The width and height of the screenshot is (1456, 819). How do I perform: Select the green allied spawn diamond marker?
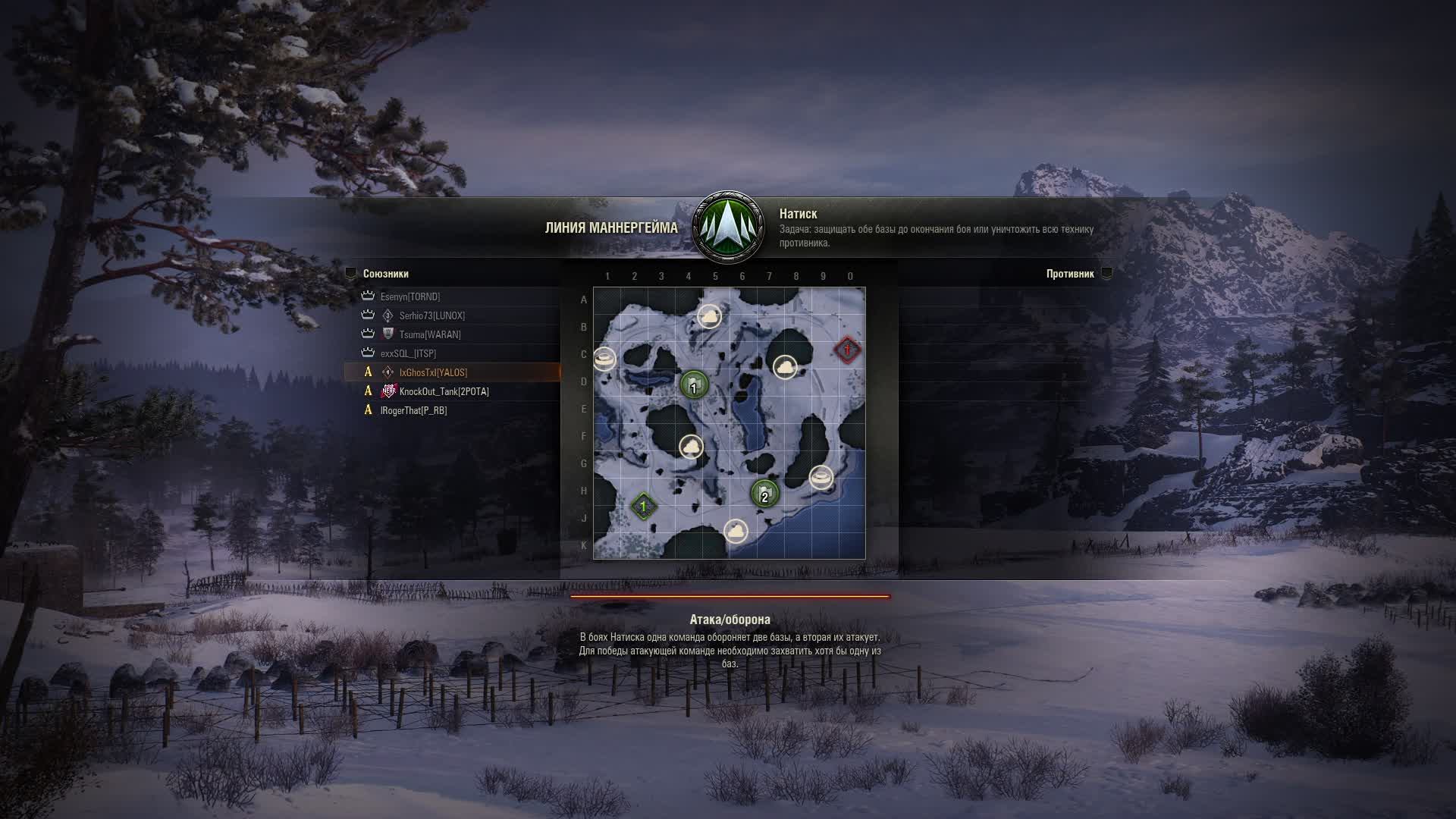[644, 506]
